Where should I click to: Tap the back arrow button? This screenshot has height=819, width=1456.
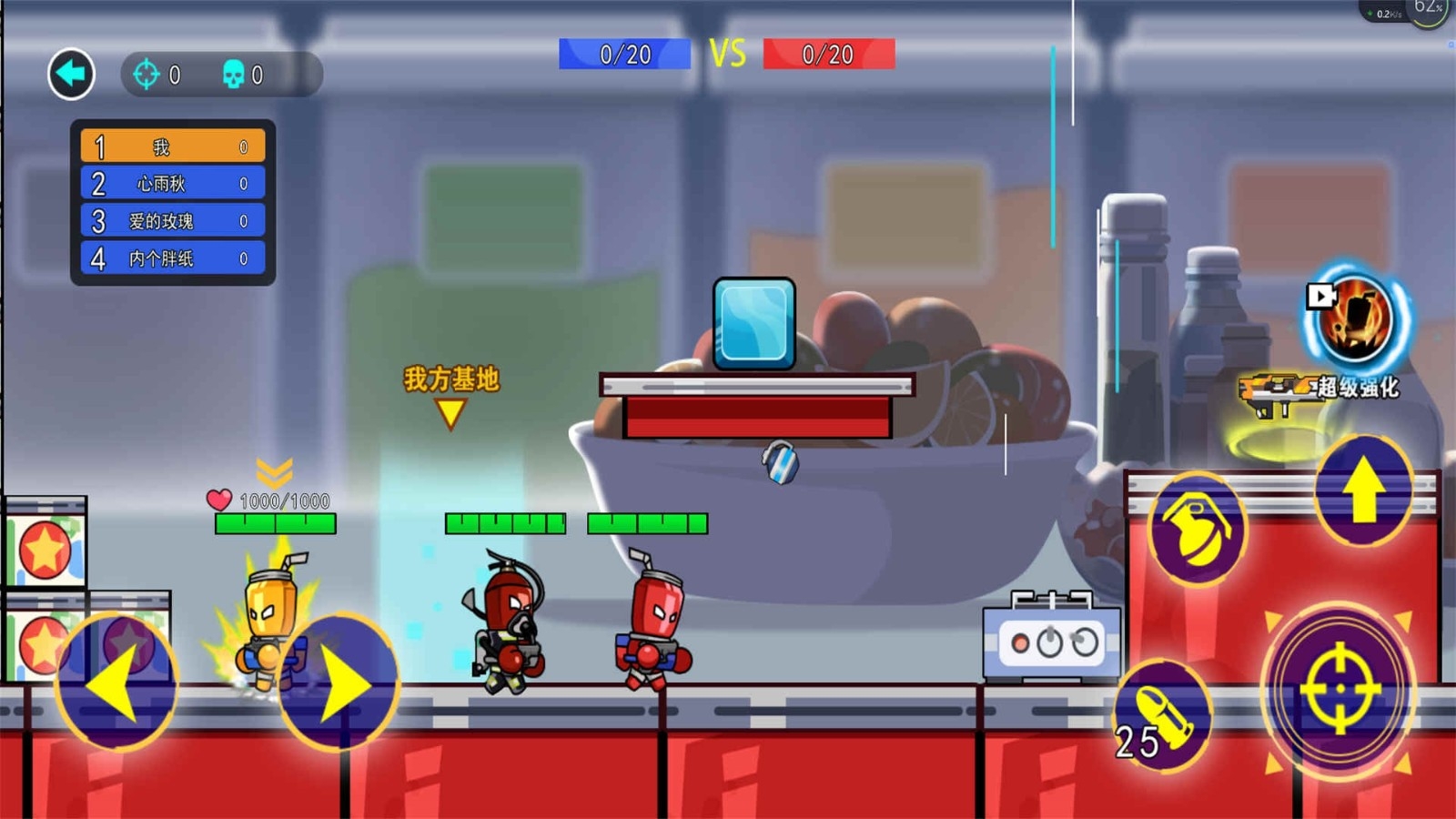[71, 74]
